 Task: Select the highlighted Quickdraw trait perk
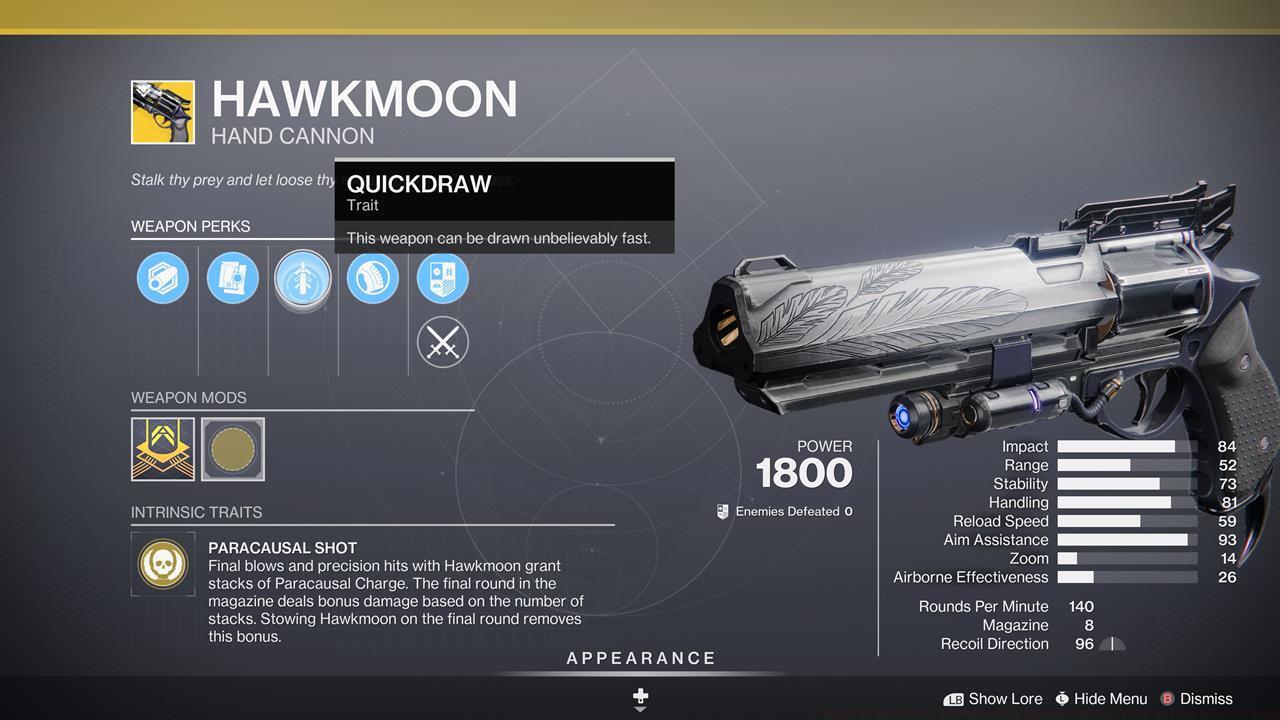click(x=303, y=278)
